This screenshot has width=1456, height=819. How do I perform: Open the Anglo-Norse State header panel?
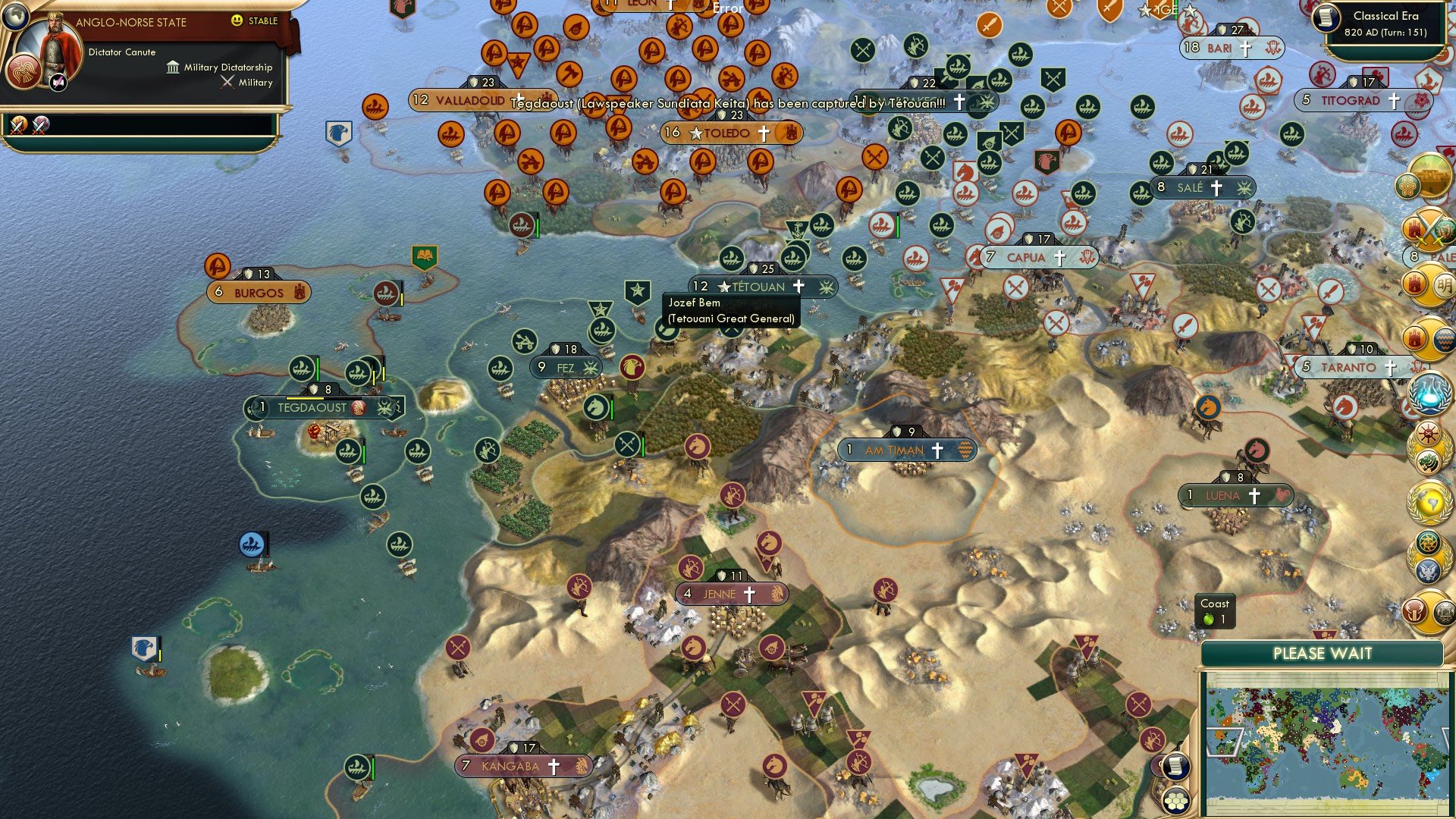pyautogui.click(x=131, y=22)
